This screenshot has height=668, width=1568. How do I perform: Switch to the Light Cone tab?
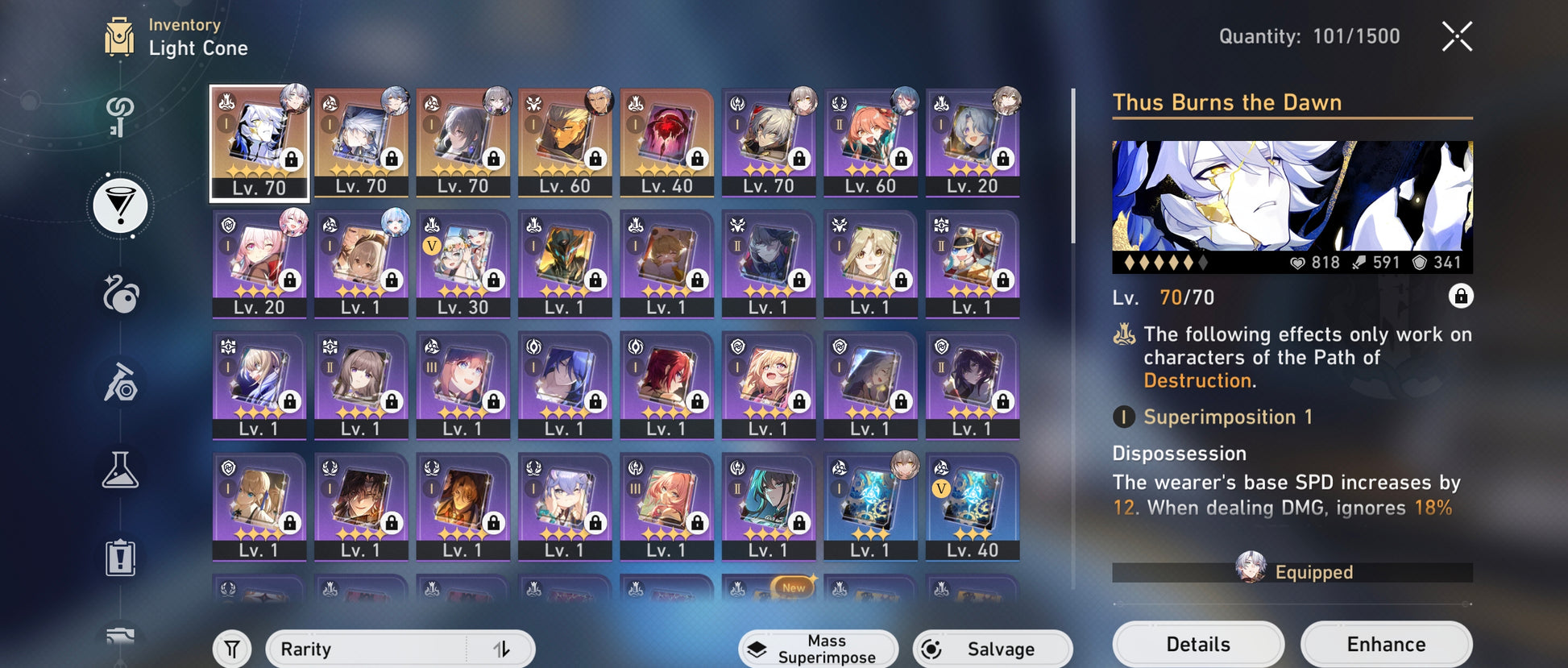[x=120, y=205]
